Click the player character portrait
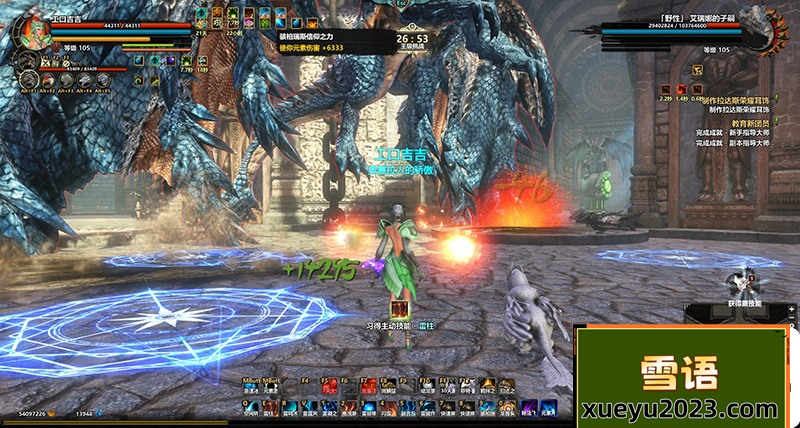Image resolution: width=800 pixels, height=428 pixels. (x=28, y=29)
